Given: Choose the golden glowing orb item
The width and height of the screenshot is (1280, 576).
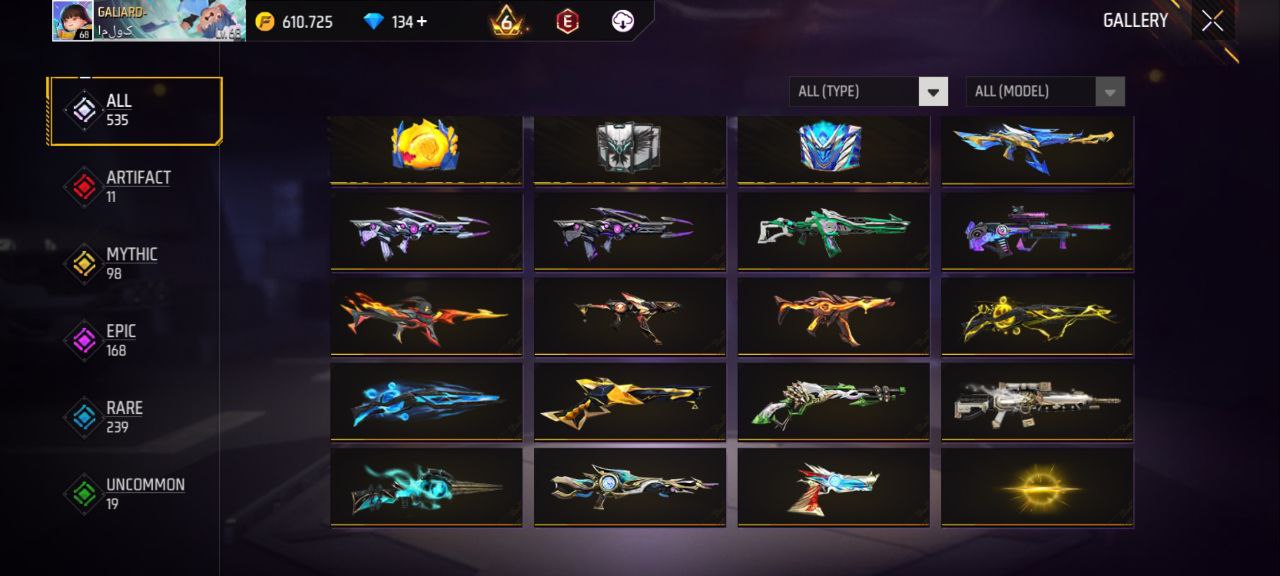Looking at the screenshot, I should pos(1037,487).
